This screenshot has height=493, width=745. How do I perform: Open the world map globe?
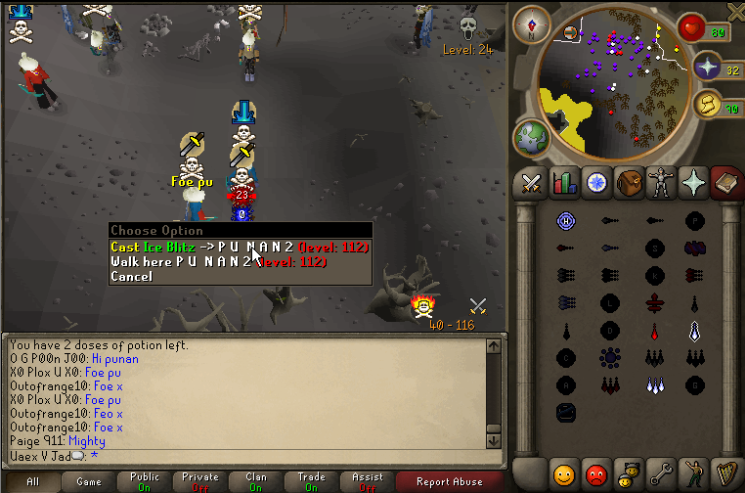point(530,137)
